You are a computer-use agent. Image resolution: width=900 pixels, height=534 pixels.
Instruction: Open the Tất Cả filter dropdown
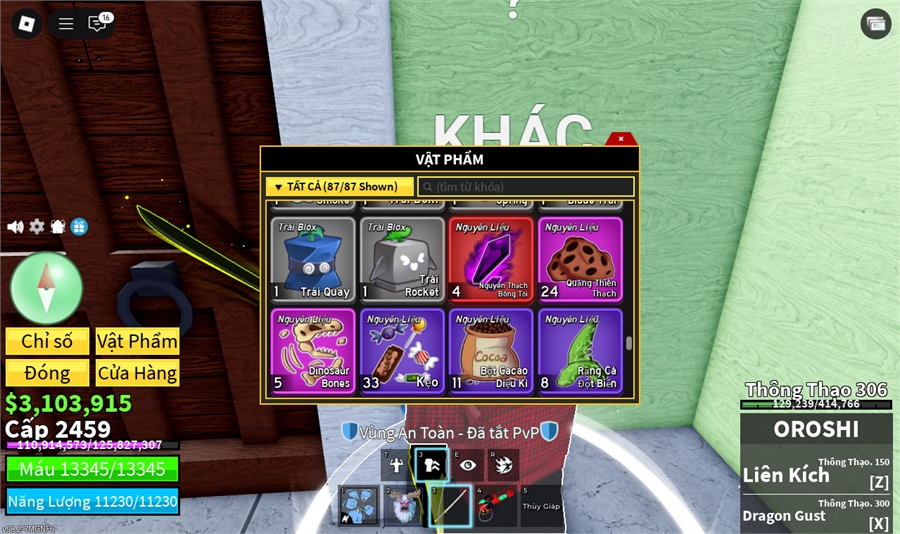(339, 187)
